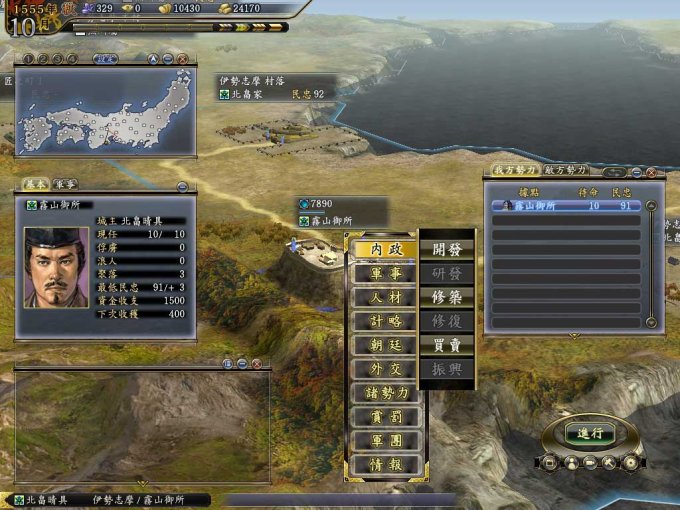Switch to the 軍事 tab in castle panel
Viewport: 680px width, 510px height.
65,185
